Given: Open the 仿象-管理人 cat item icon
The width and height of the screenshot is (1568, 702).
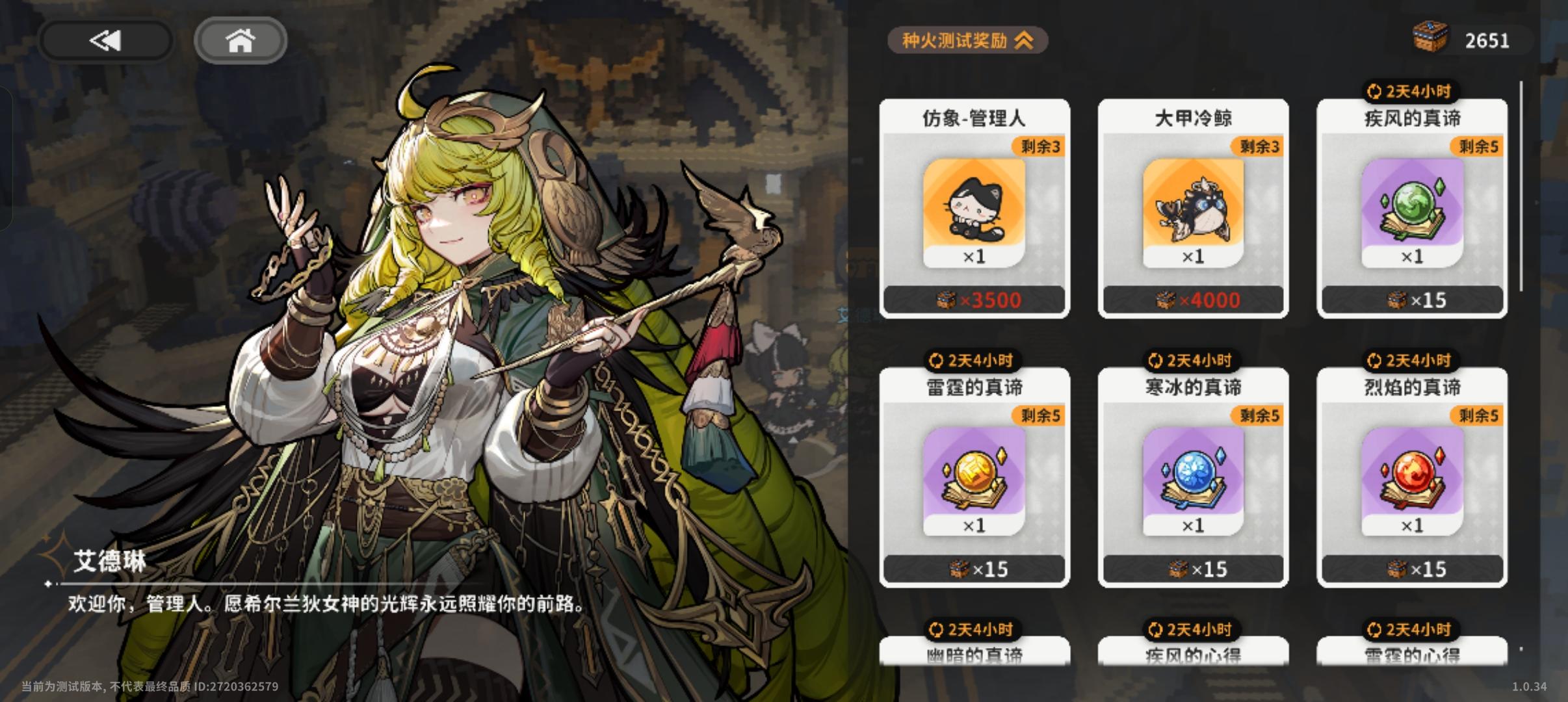Looking at the screenshot, I should 973,214.
